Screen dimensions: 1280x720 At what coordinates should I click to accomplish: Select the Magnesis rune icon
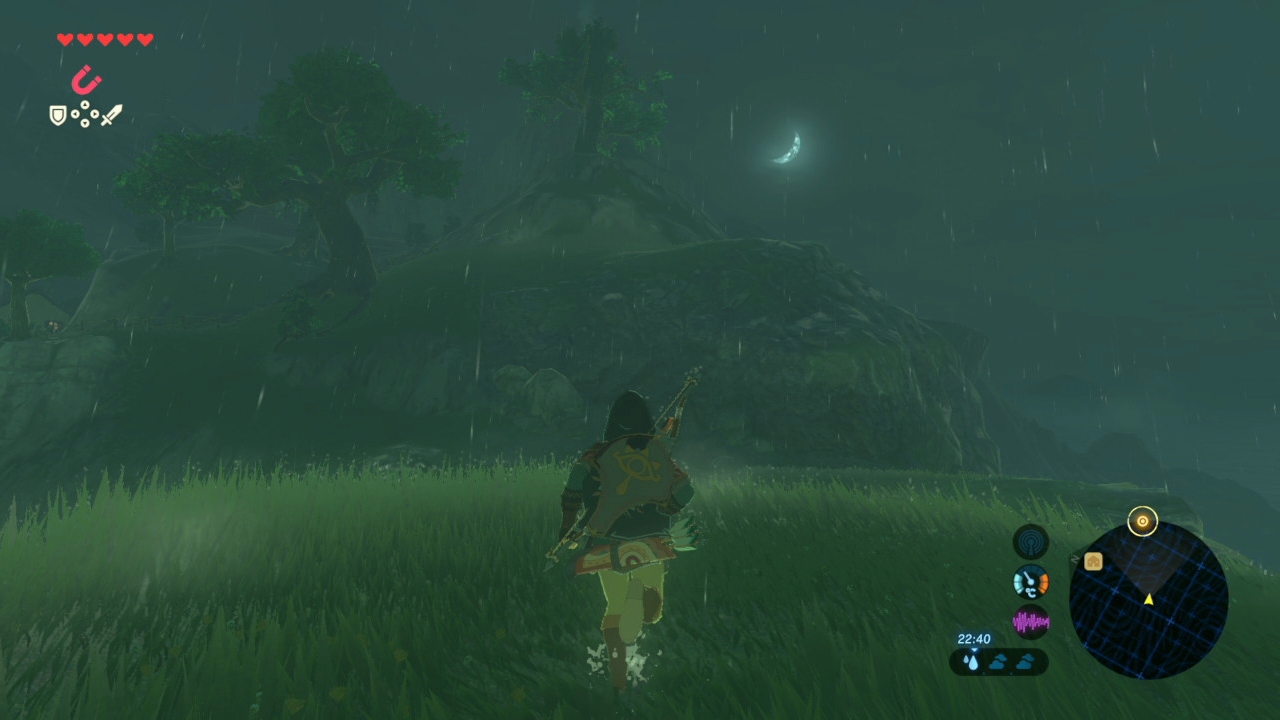pyautogui.click(x=87, y=78)
